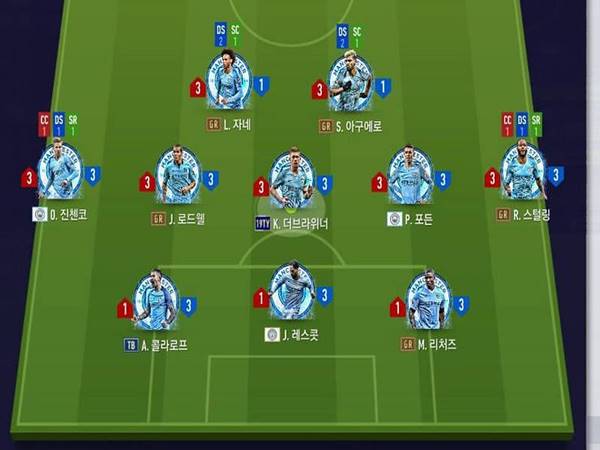Select striker L. 자네 (Sané) card

click(x=229, y=82)
